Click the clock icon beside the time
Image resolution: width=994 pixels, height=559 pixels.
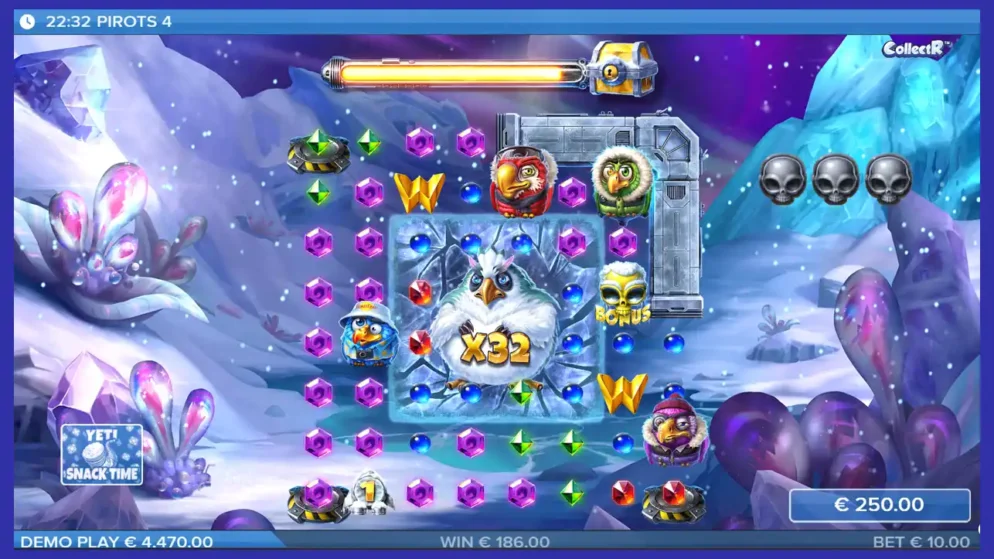click(27, 20)
